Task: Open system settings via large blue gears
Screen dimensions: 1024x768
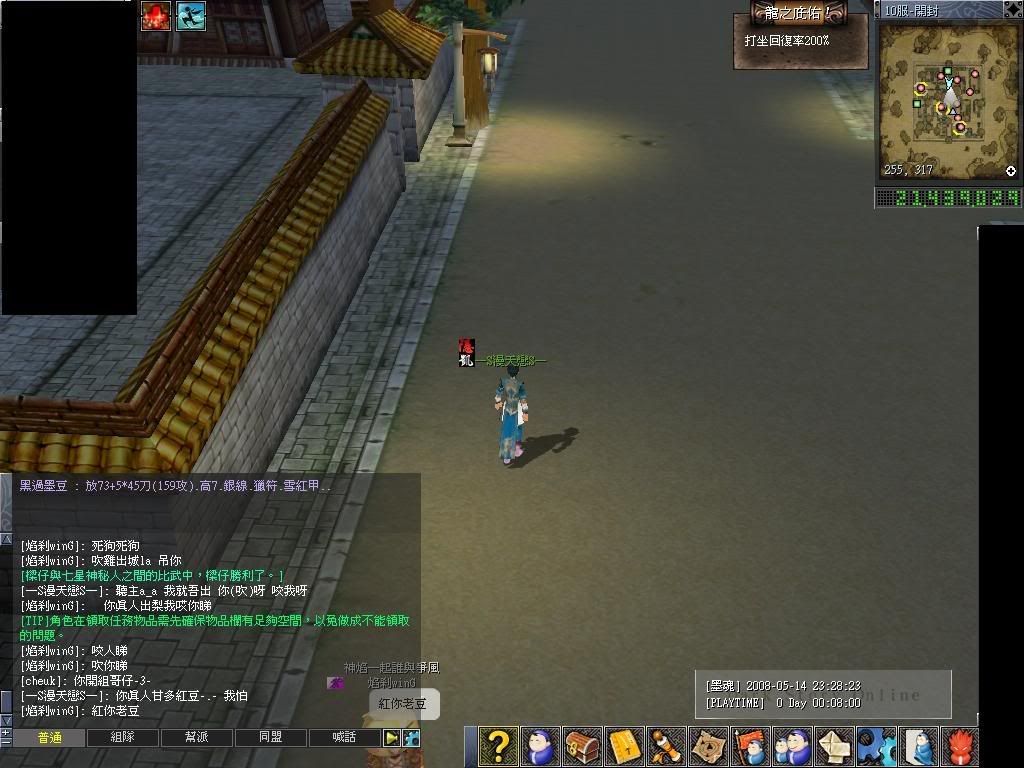Action: pyautogui.click(x=876, y=747)
